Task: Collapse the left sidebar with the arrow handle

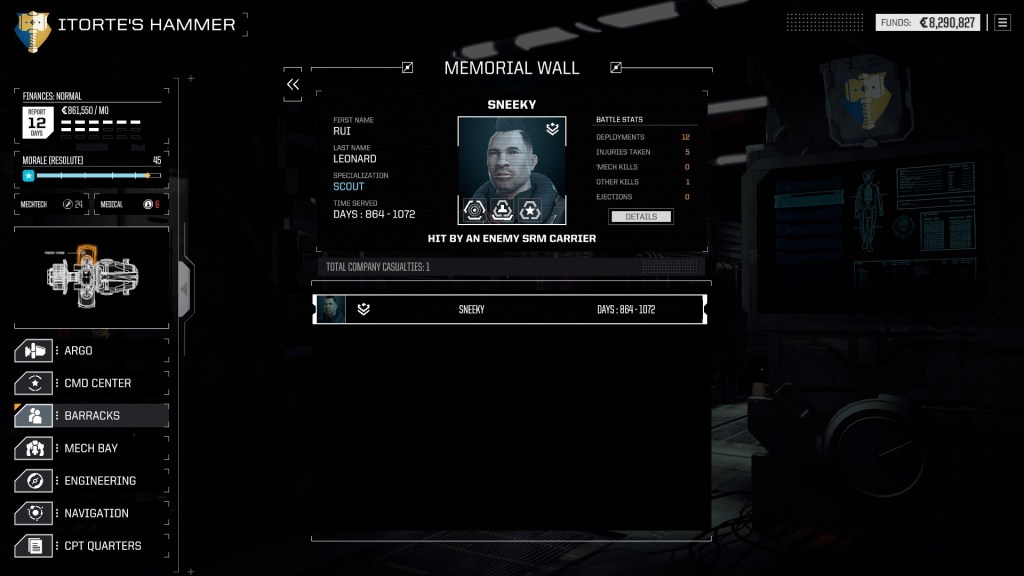Action: pyautogui.click(x=184, y=288)
